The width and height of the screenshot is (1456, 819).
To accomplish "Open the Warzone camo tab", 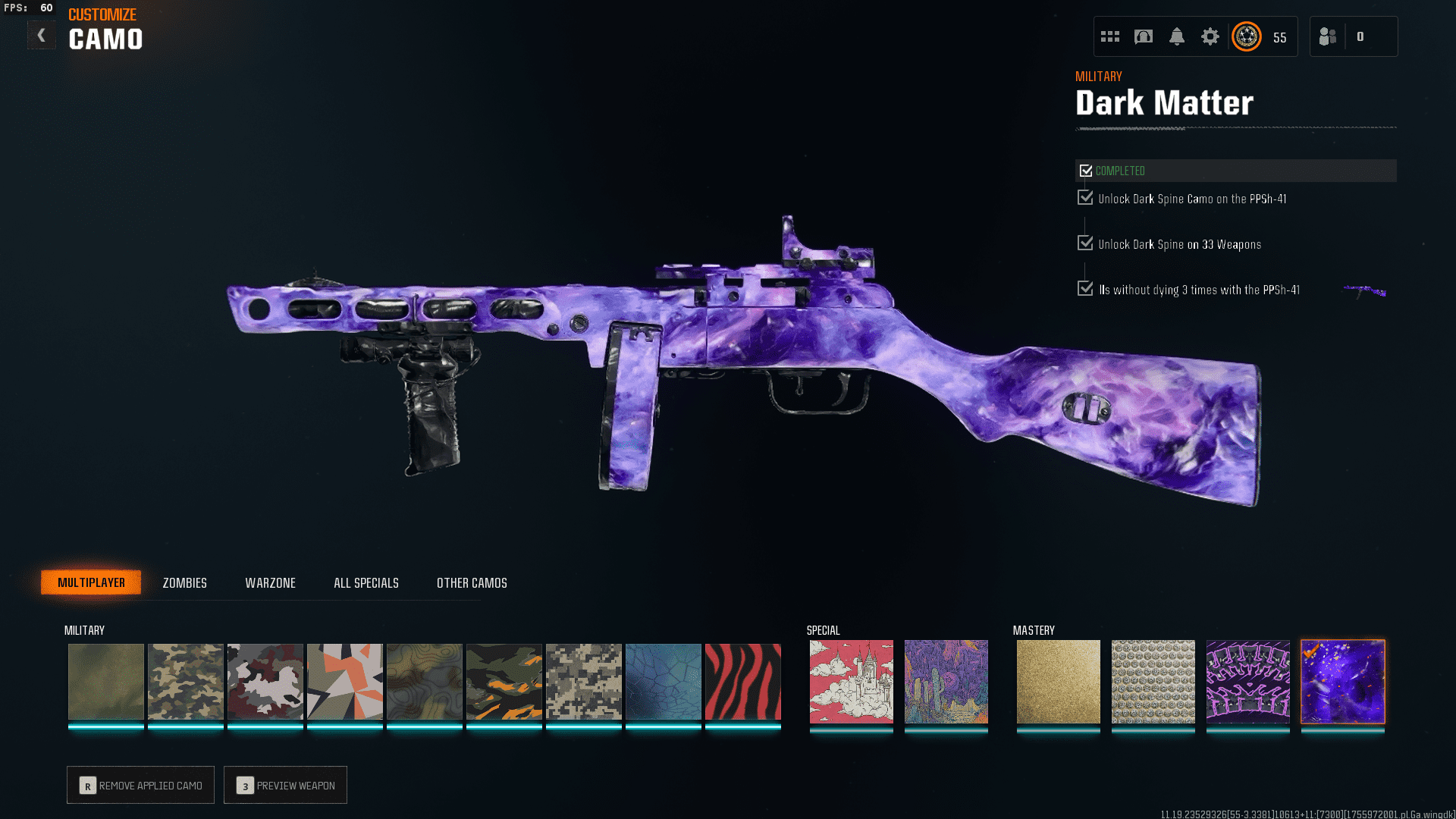I will 270,583.
